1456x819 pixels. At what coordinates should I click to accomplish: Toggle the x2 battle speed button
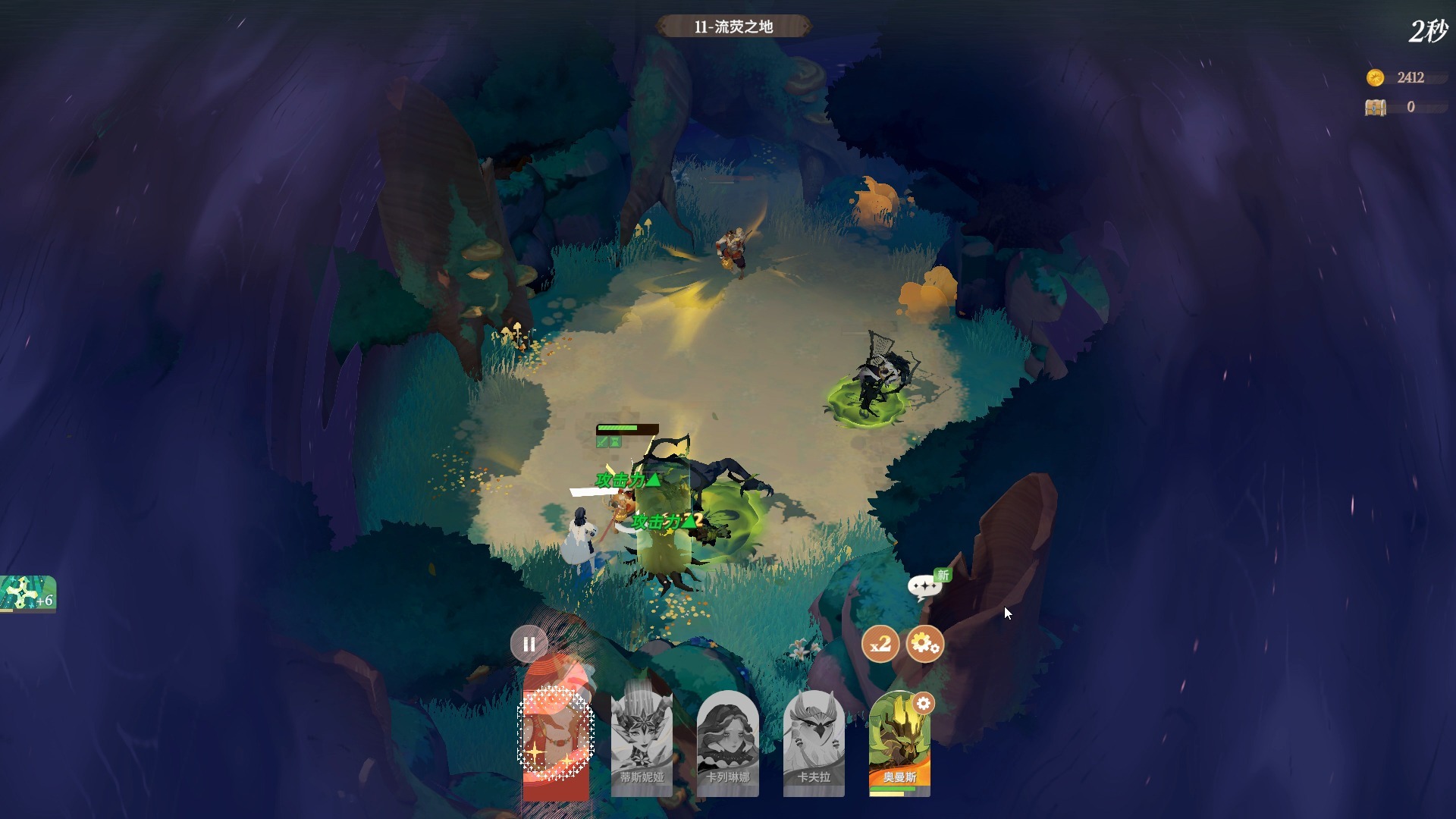[x=880, y=645]
